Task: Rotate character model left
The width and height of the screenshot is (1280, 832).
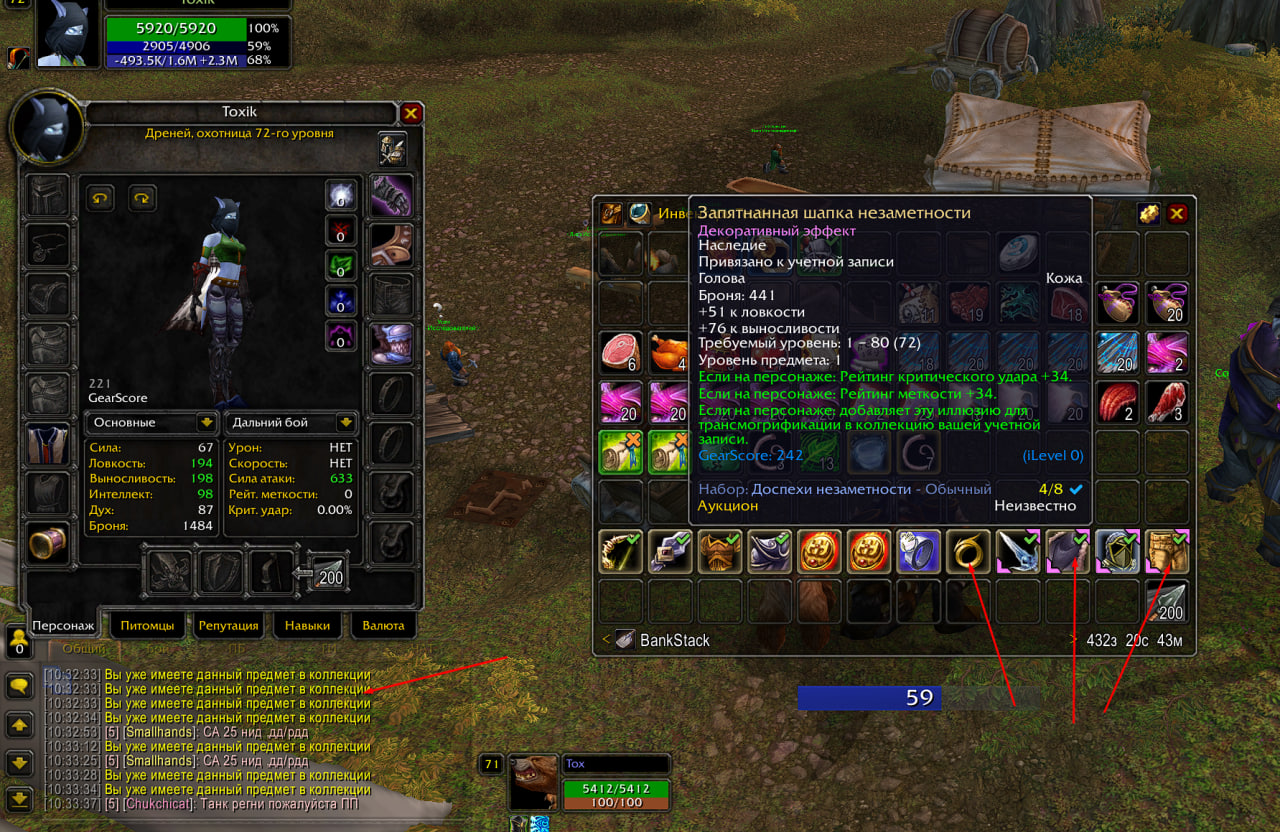Action: coord(100,197)
